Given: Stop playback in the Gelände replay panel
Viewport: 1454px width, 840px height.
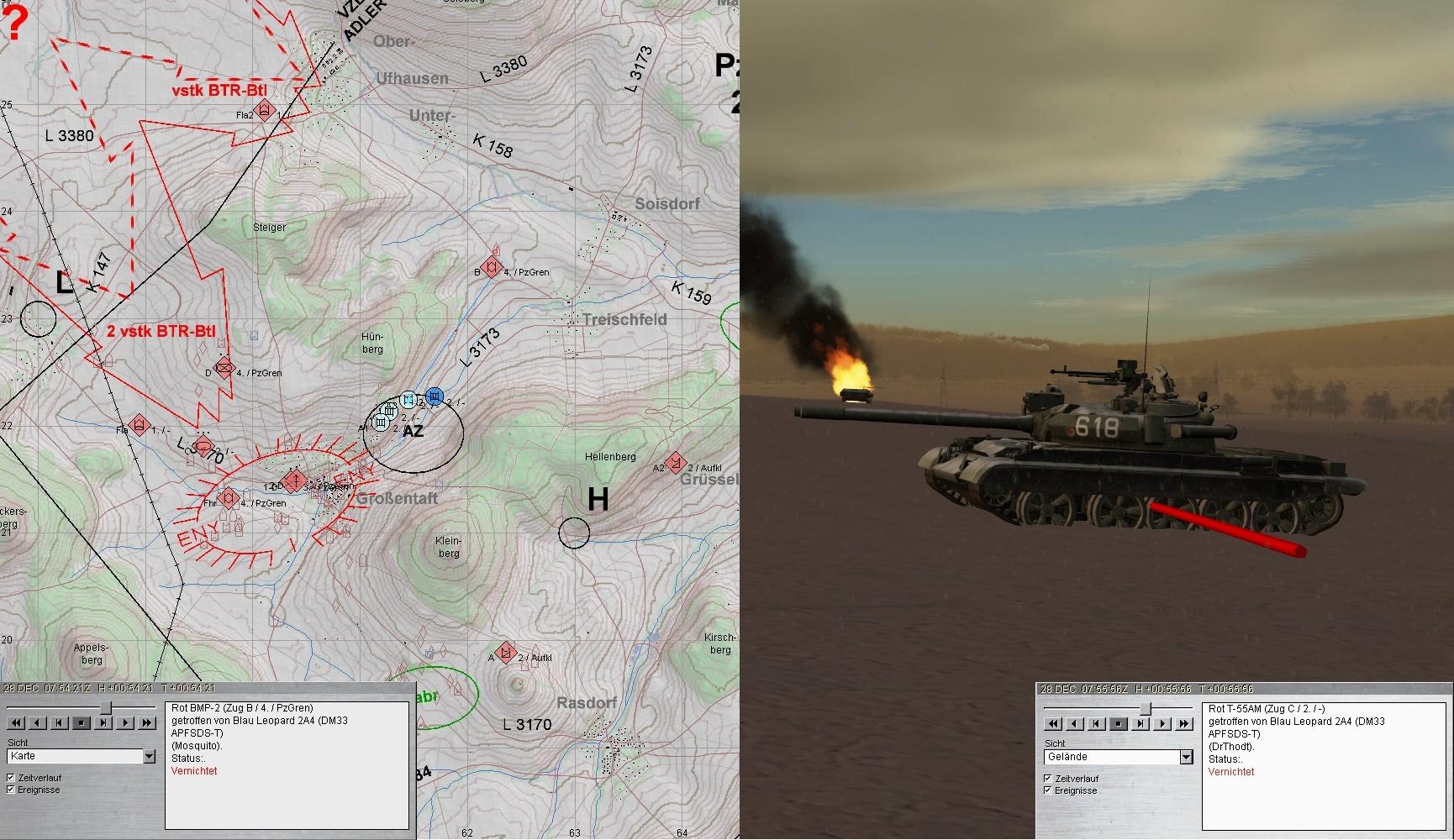Looking at the screenshot, I should tap(1119, 723).
